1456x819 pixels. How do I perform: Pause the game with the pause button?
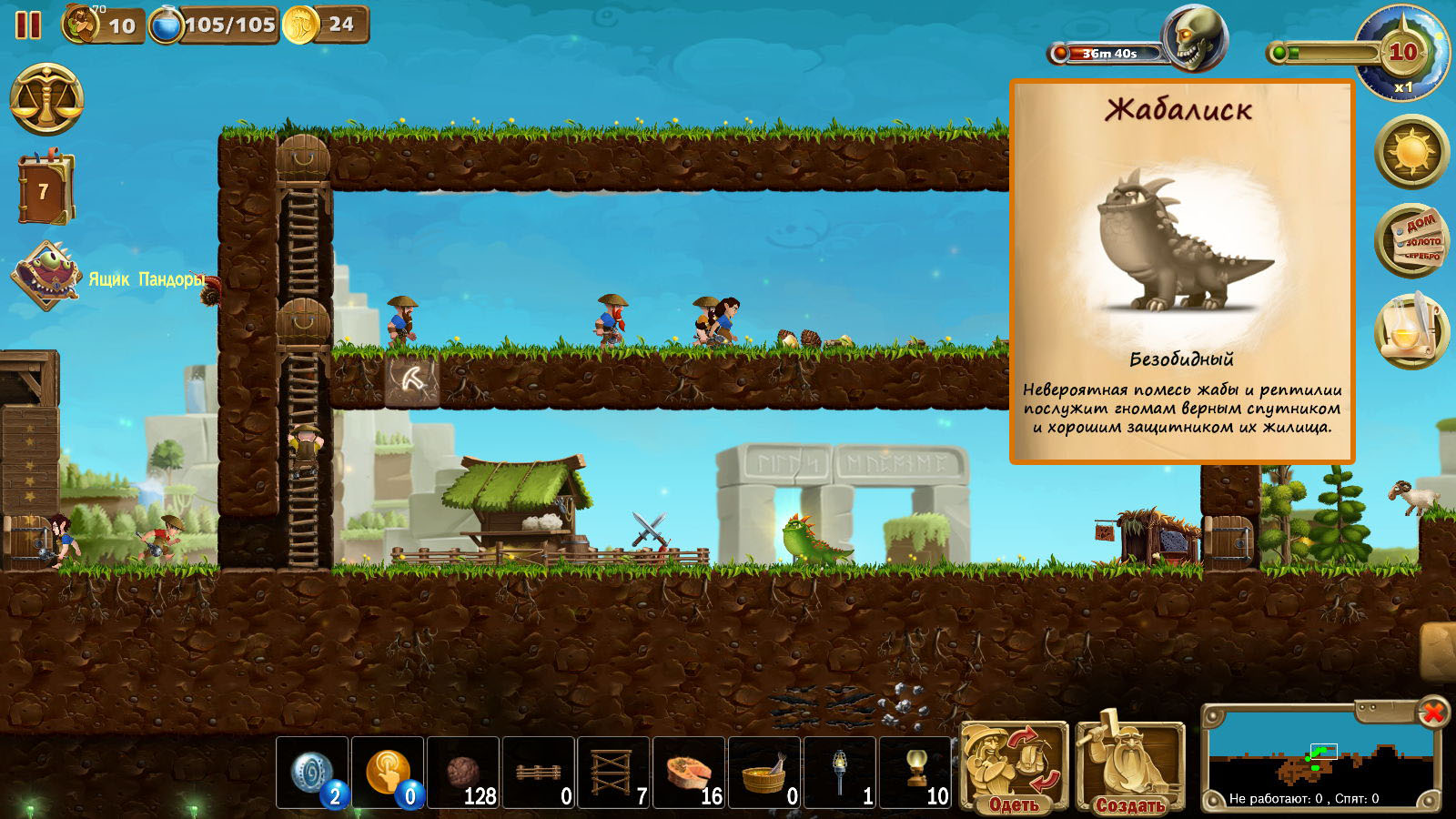28,25
